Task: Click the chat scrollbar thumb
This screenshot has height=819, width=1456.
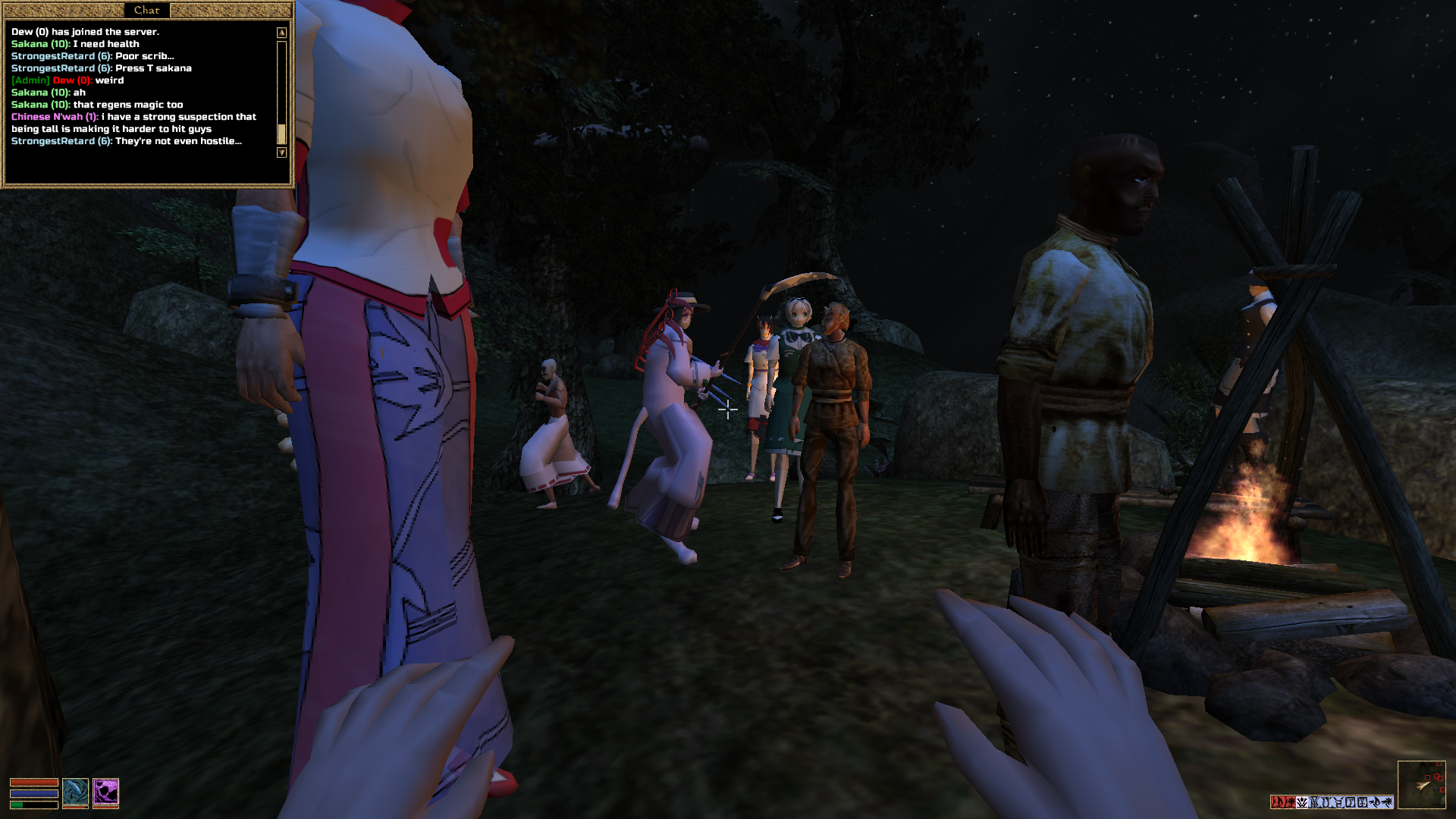Action: pyautogui.click(x=281, y=133)
